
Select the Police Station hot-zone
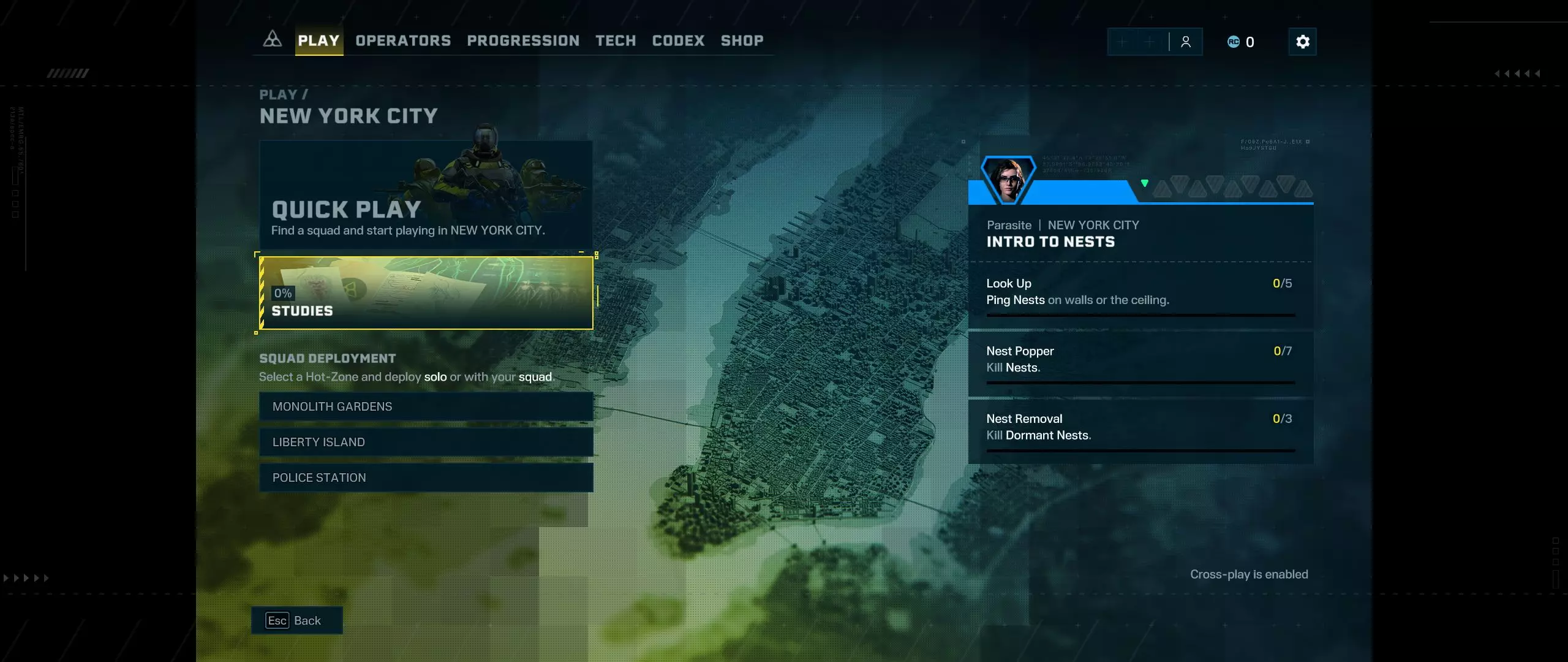[x=426, y=477]
